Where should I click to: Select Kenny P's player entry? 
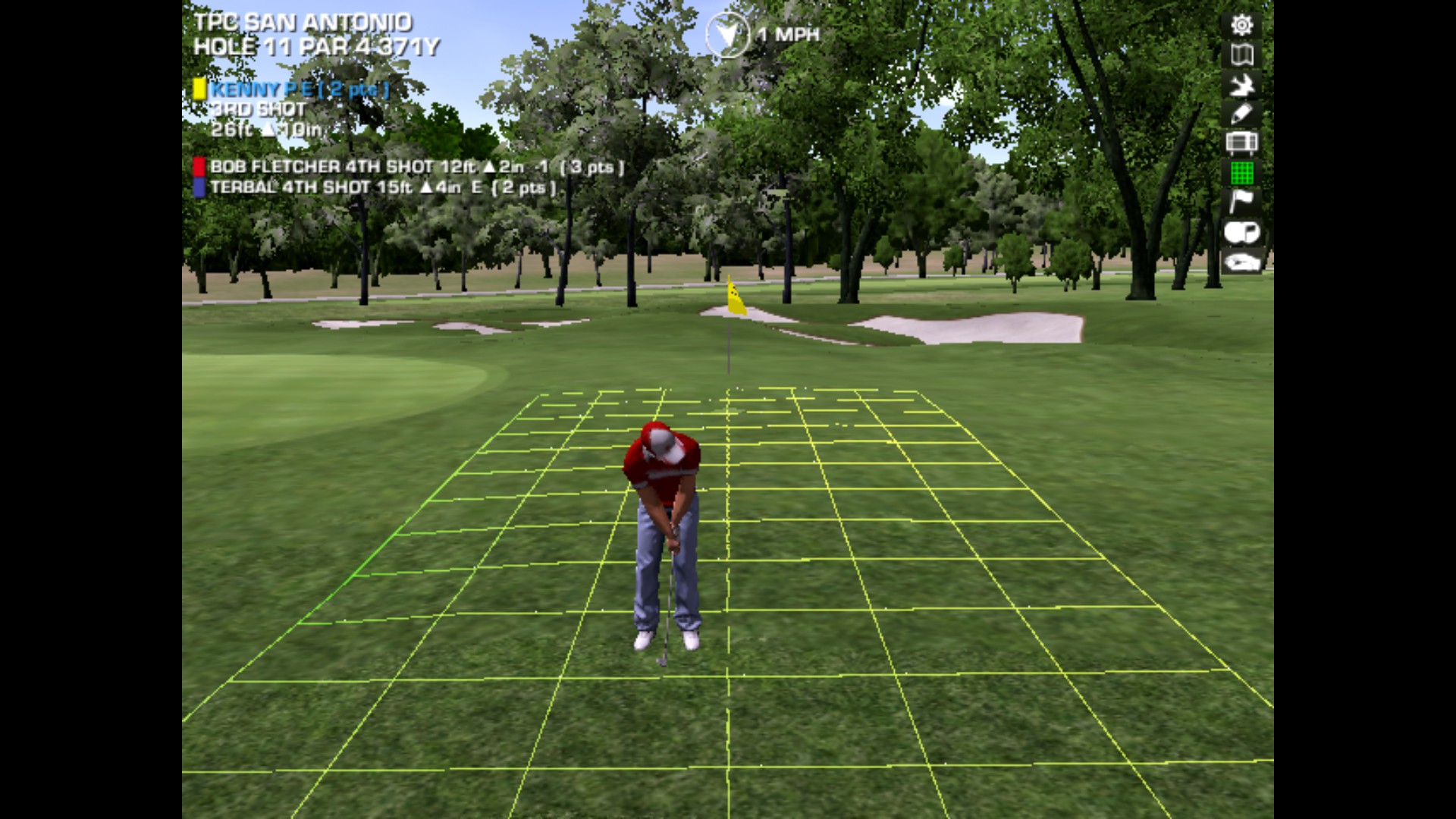click(298, 89)
